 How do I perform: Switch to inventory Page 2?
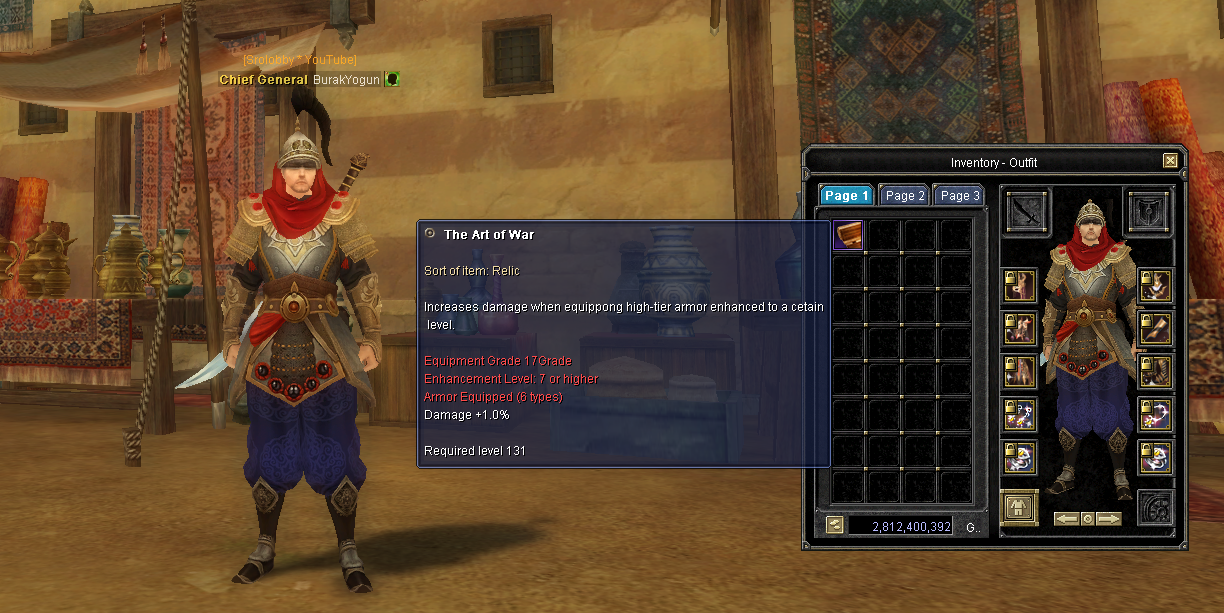pos(905,196)
